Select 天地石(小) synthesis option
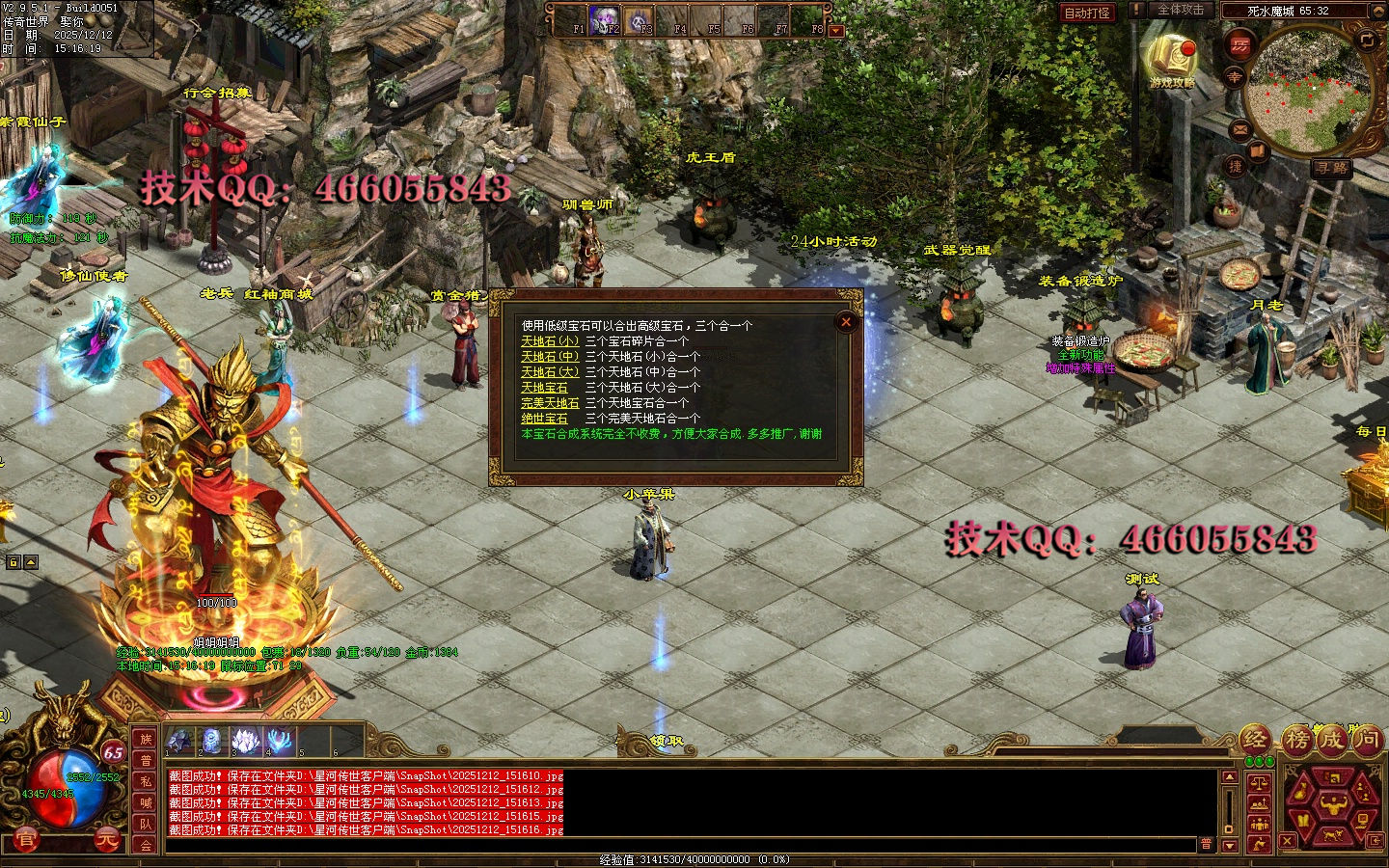Viewport: 1389px width, 868px height. click(x=550, y=341)
